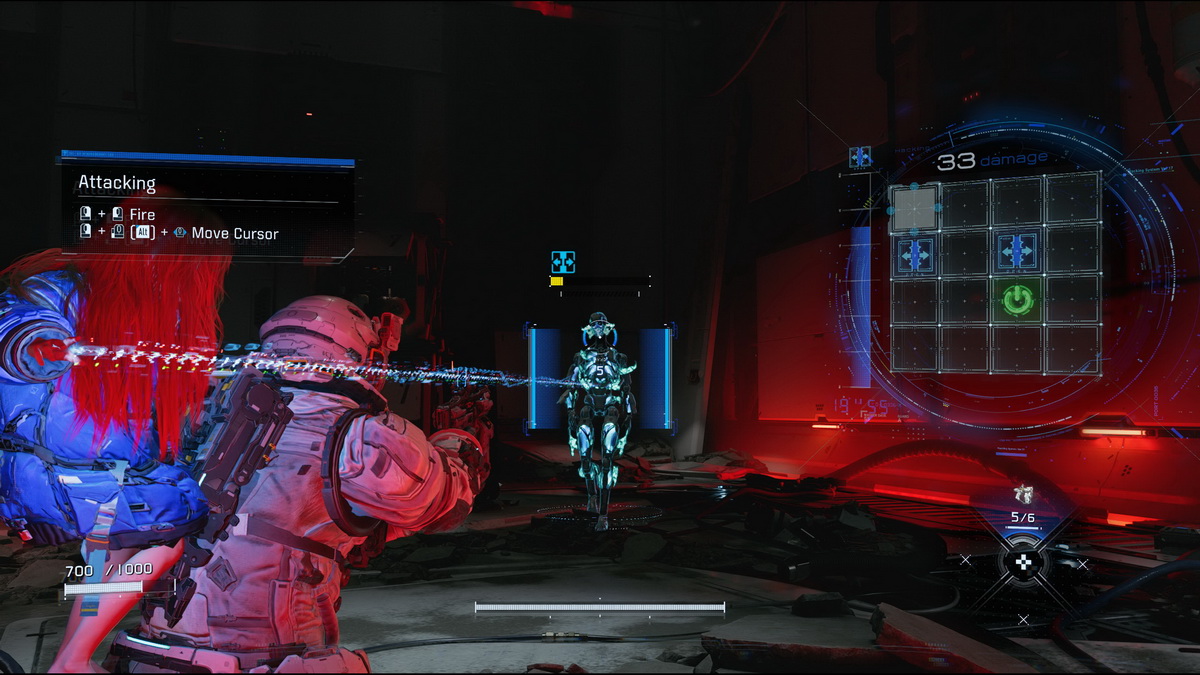Select the green power node tile
The width and height of the screenshot is (1200, 675).
click(1017, 299)
